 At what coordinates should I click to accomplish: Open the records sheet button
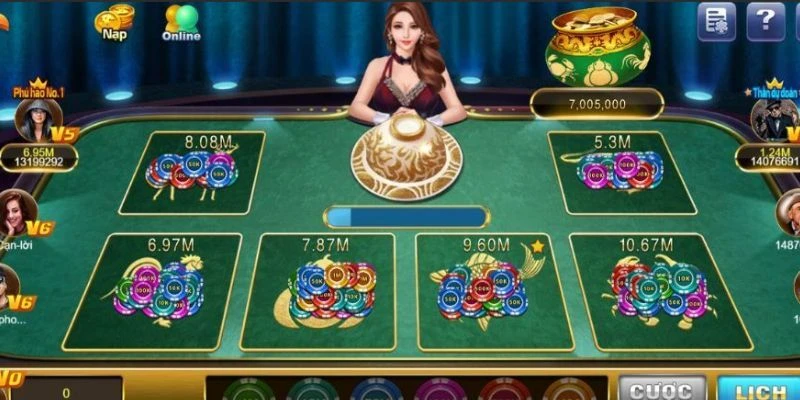pyautogui.click(x=716, y=21)
